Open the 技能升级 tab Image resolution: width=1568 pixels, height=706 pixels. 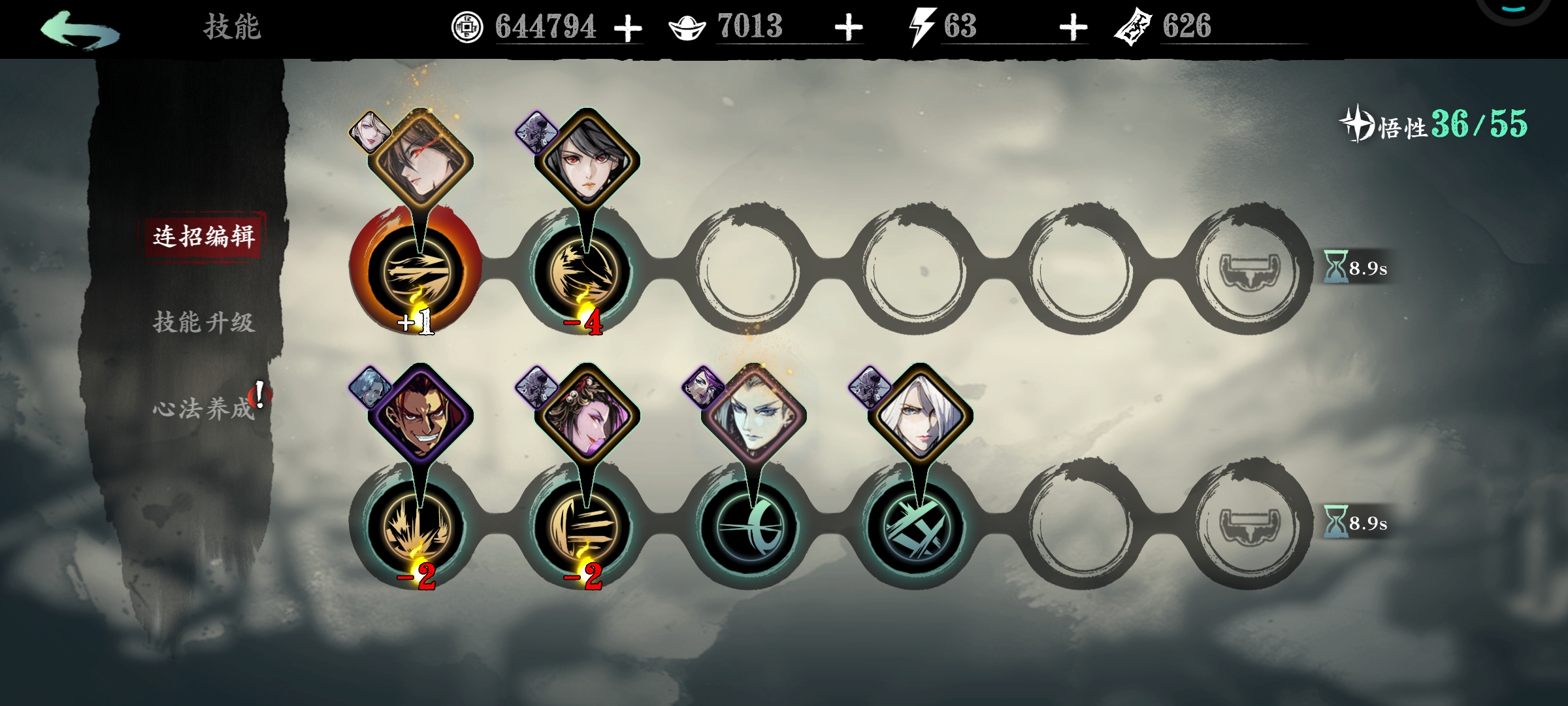204,322
